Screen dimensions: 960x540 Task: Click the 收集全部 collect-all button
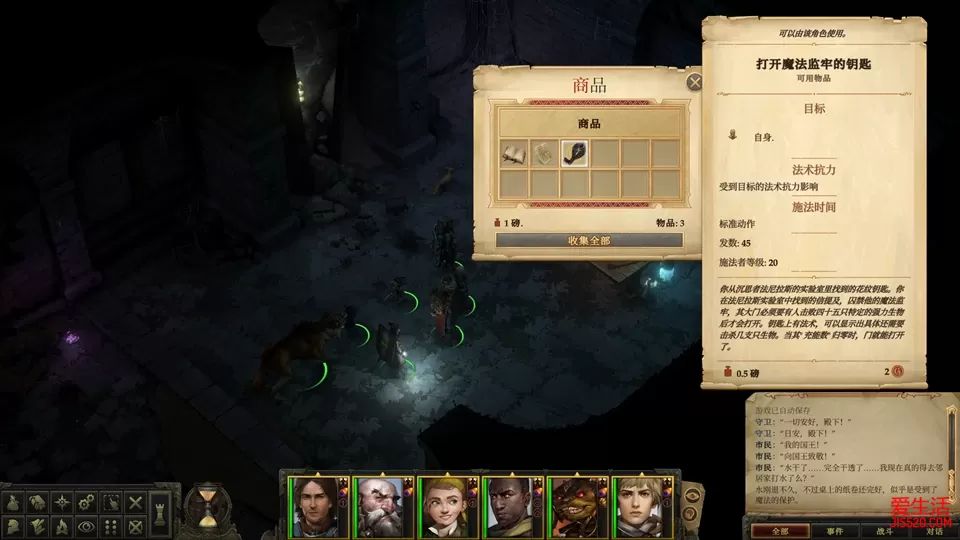(589, 240)
